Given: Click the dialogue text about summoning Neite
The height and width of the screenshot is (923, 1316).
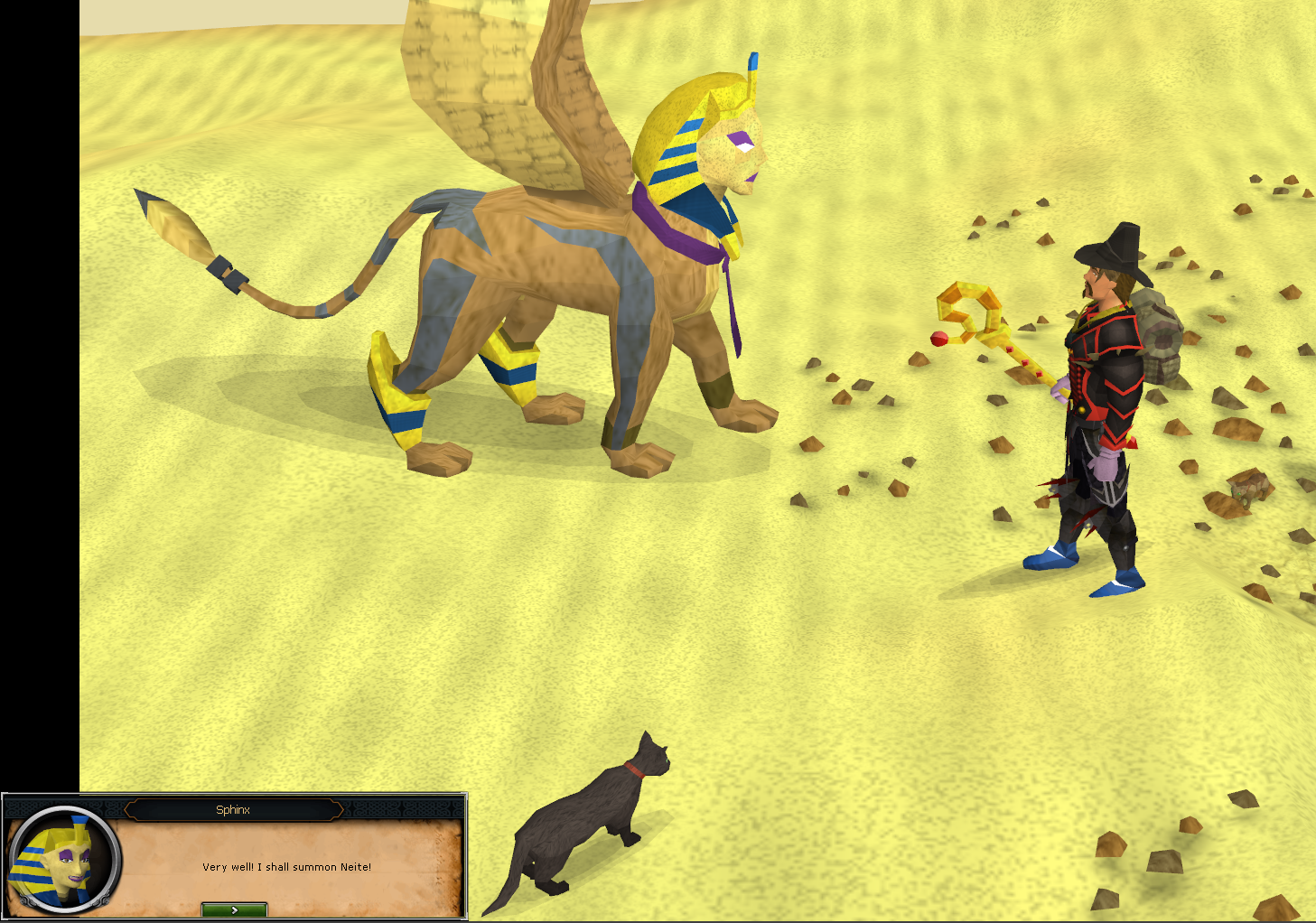Looking at the screenshot, I should pyautogui.click(x=287, y=866).
